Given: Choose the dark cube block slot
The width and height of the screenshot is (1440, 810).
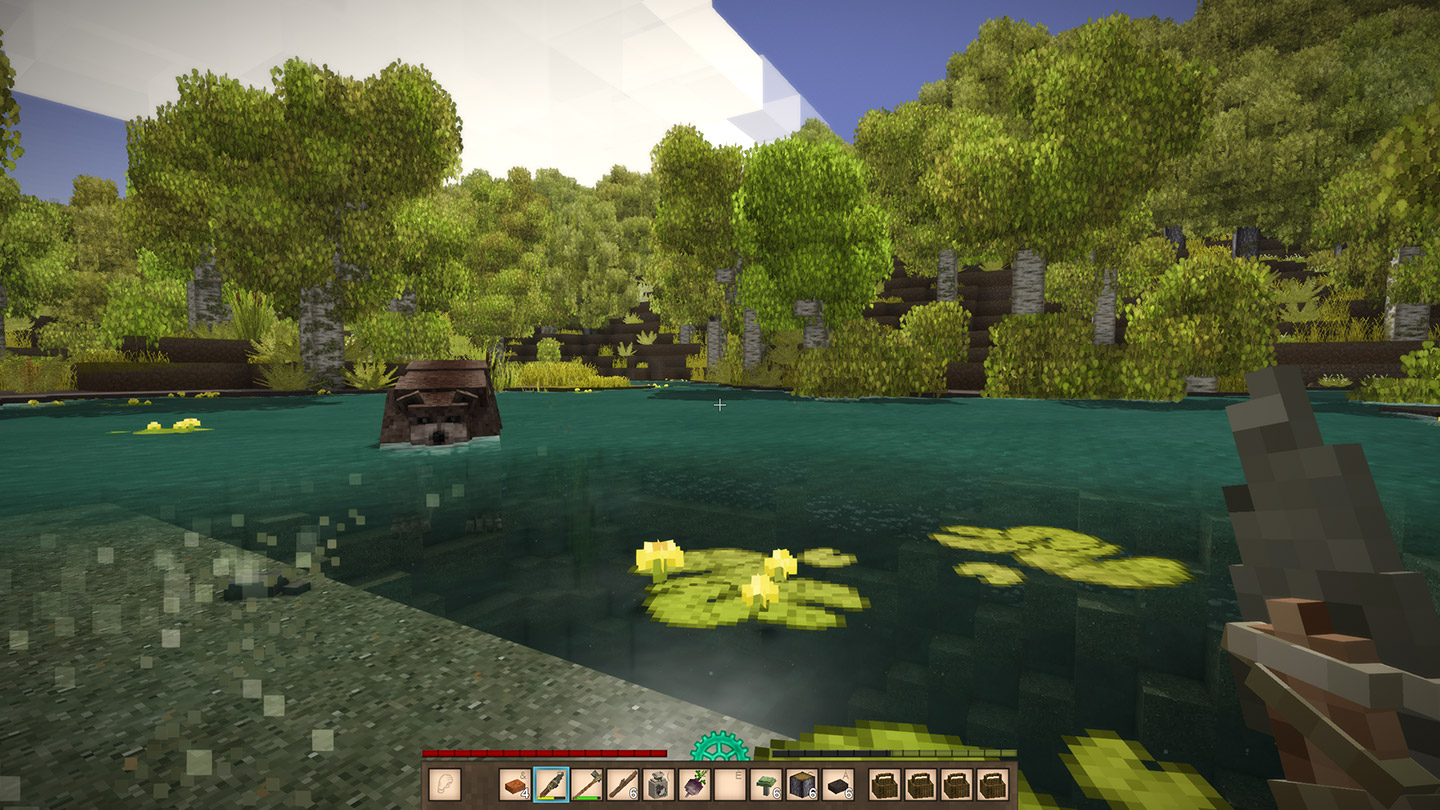Looking at the screenshot, I should pyautogui.click(x=803, y=784).
